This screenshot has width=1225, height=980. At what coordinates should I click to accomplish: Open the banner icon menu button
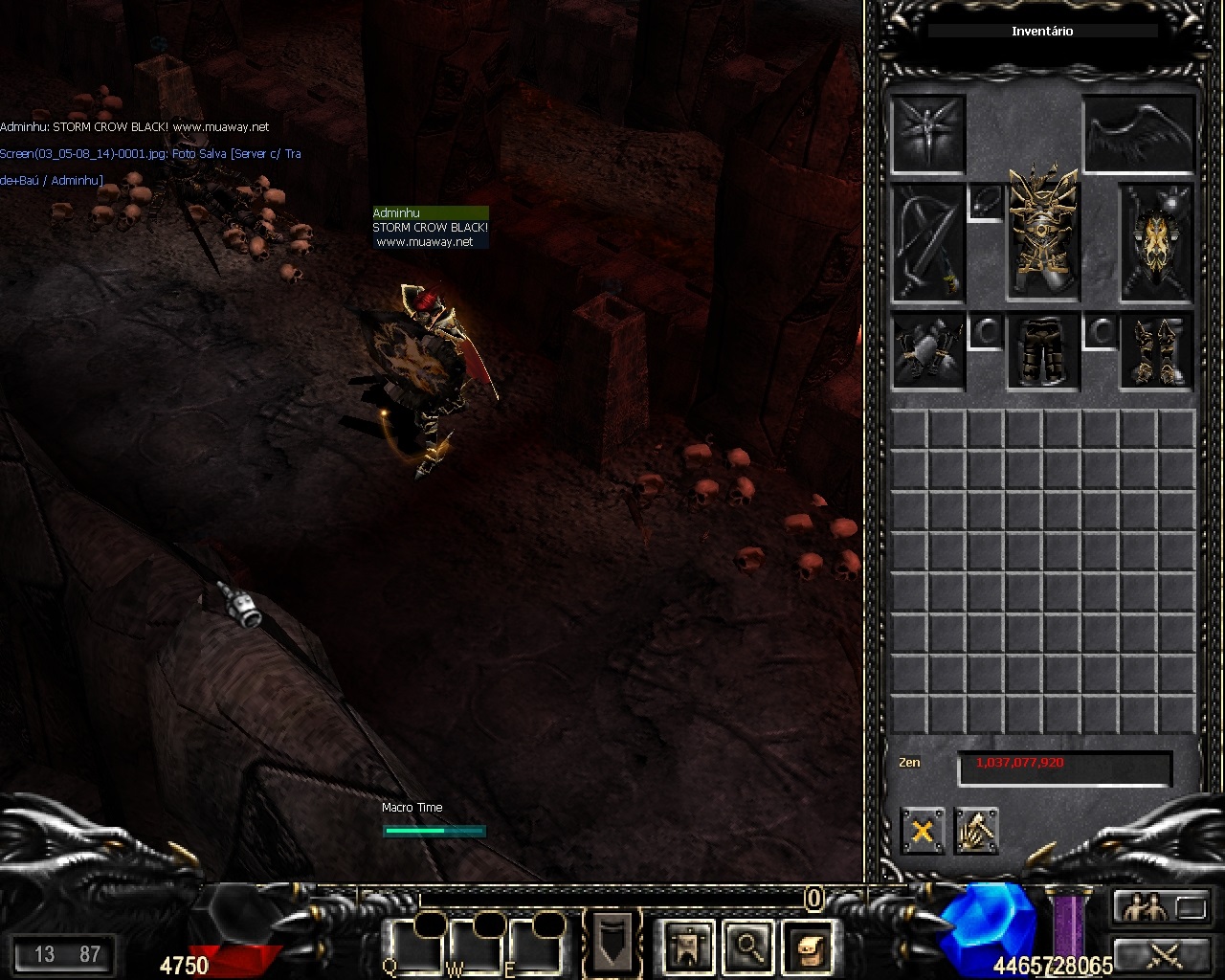[688, 946]
